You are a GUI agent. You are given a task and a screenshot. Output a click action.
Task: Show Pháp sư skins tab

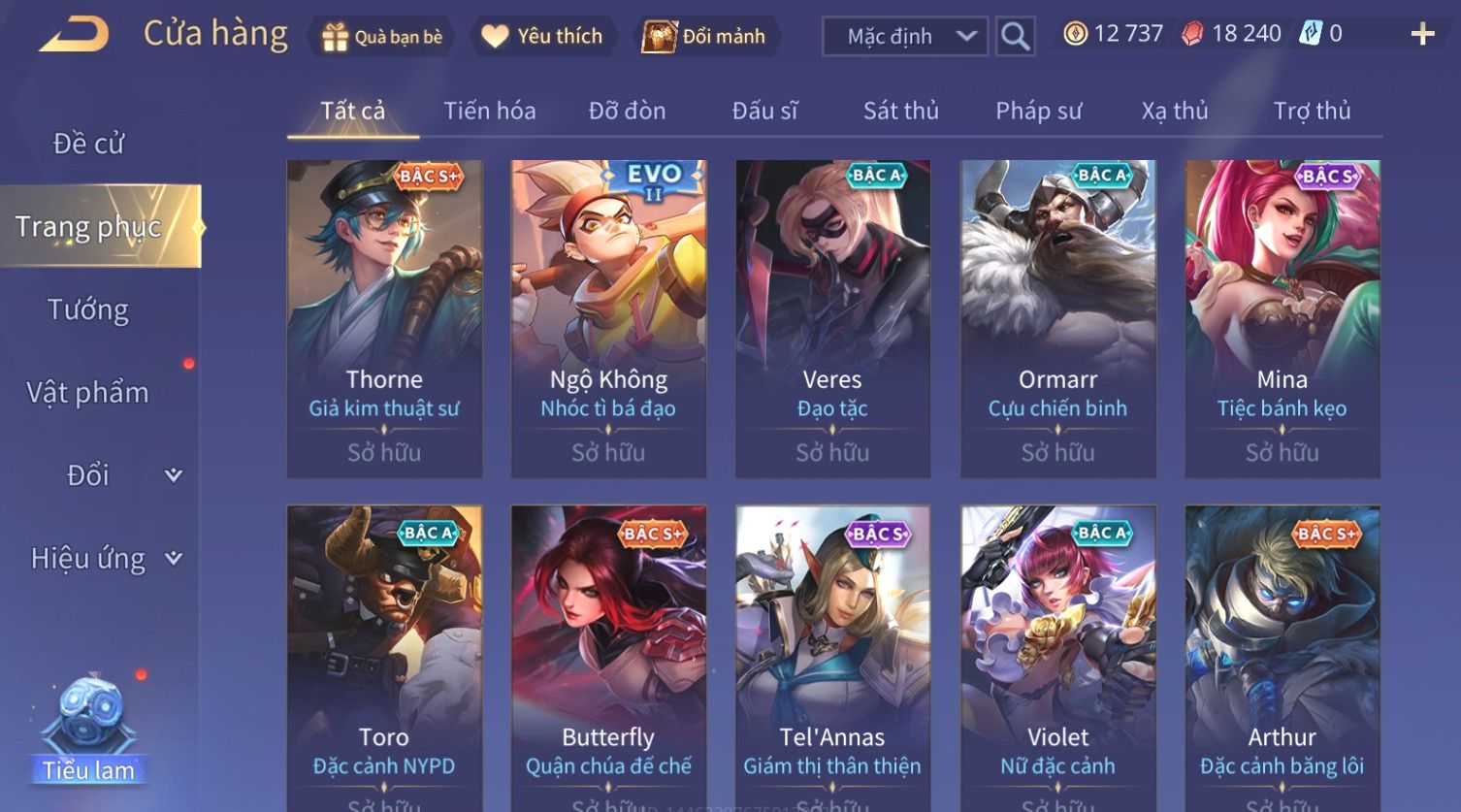pos(1038,111)
